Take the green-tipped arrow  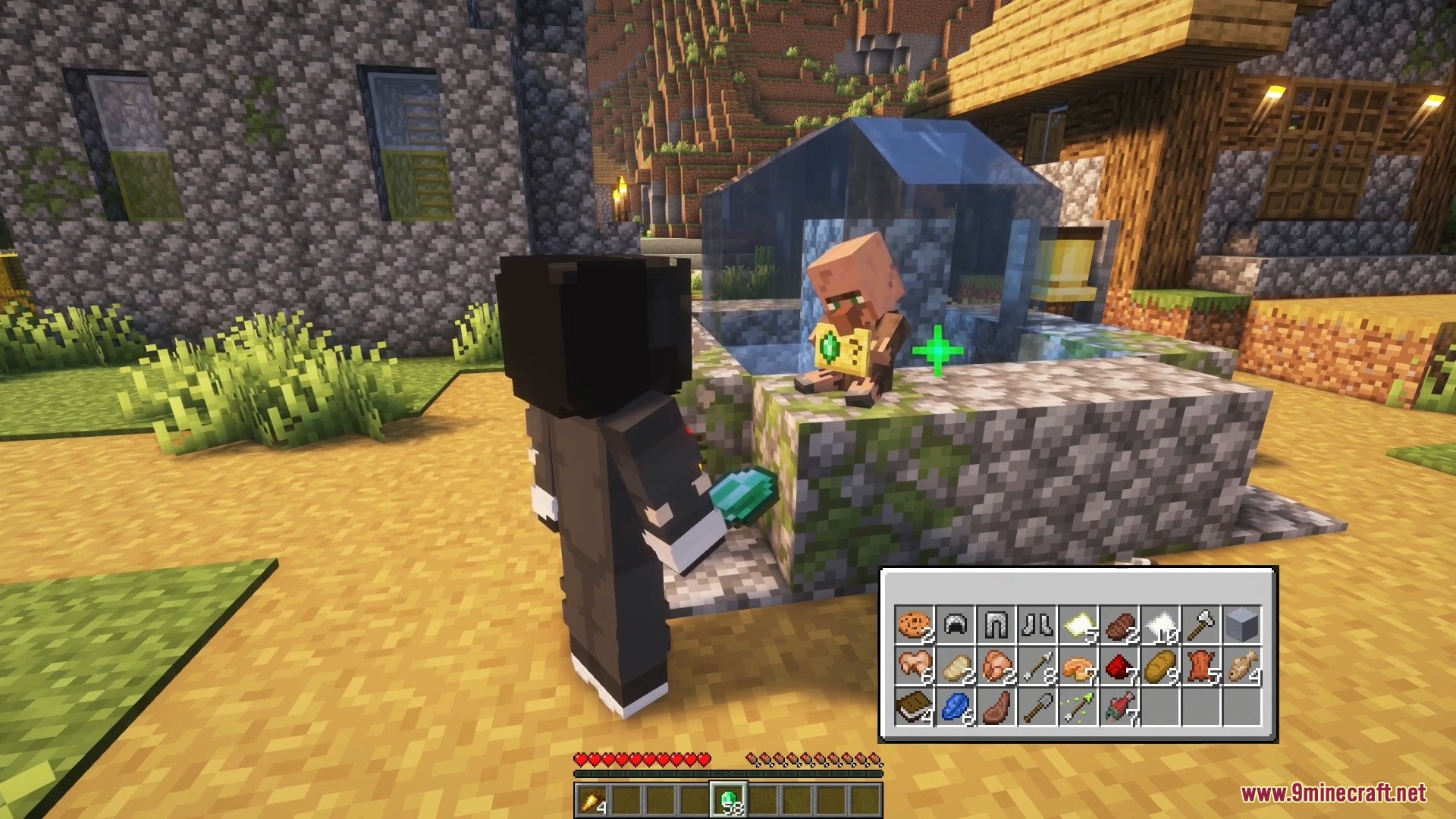[x=1078, y=707]
